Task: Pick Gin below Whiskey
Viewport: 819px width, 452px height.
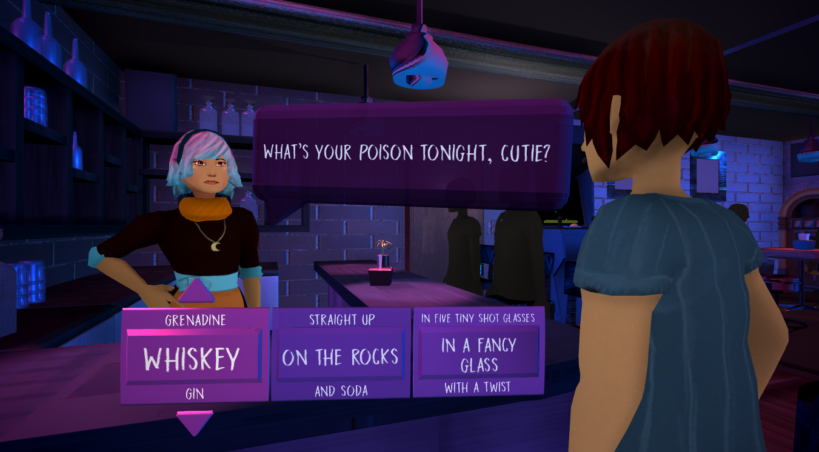Action: click(x=194, y=393)
